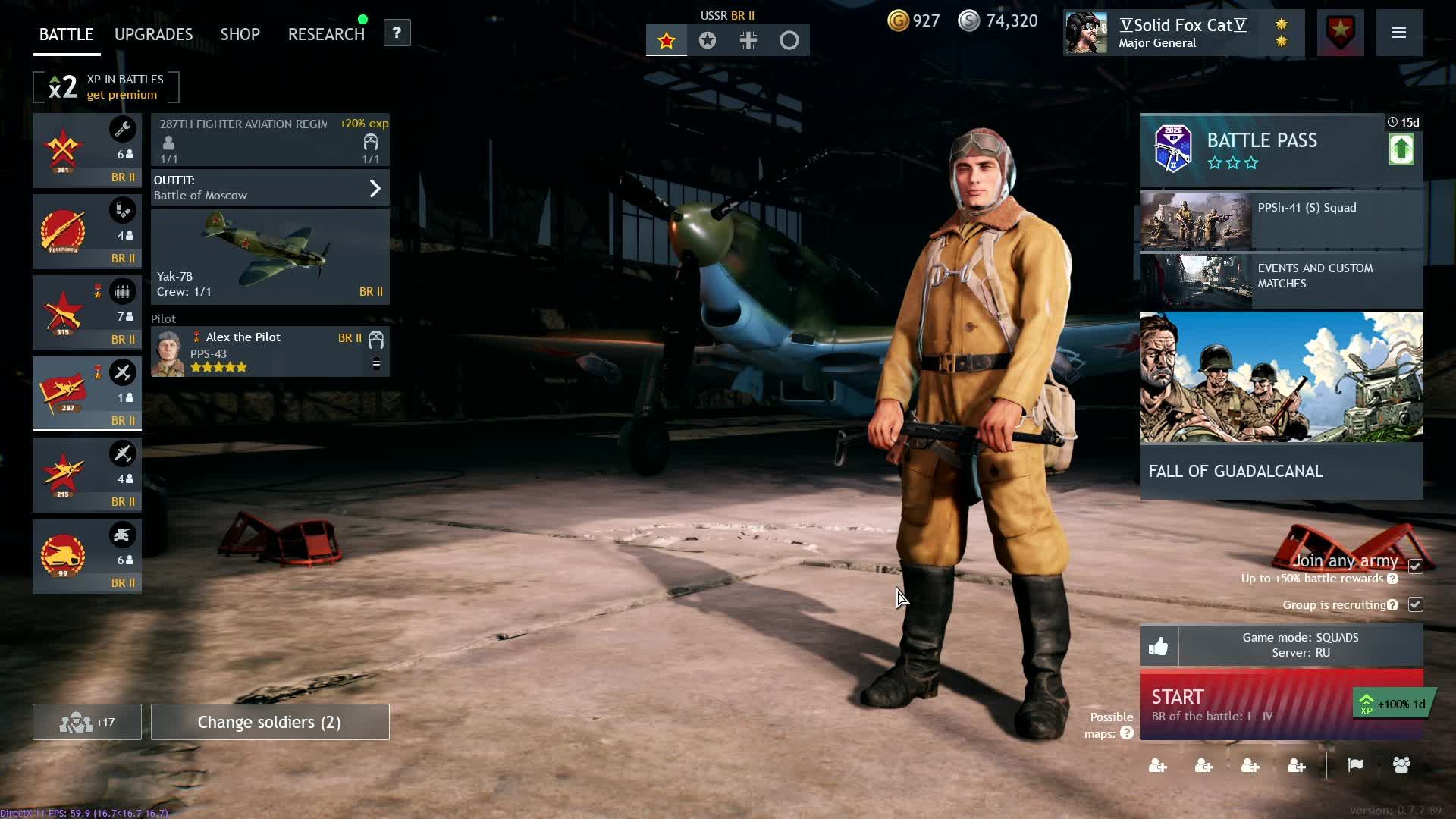Viewport: 1456px width, 819px height.
Task: Open the SHOP tab
Action: point(240,34)
